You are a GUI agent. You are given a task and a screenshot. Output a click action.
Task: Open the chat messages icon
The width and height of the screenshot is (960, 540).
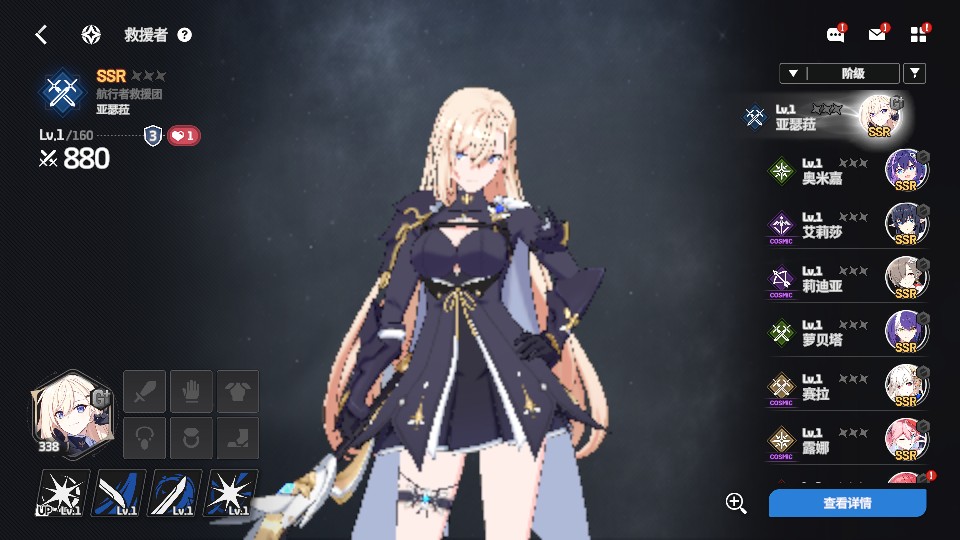835,35
